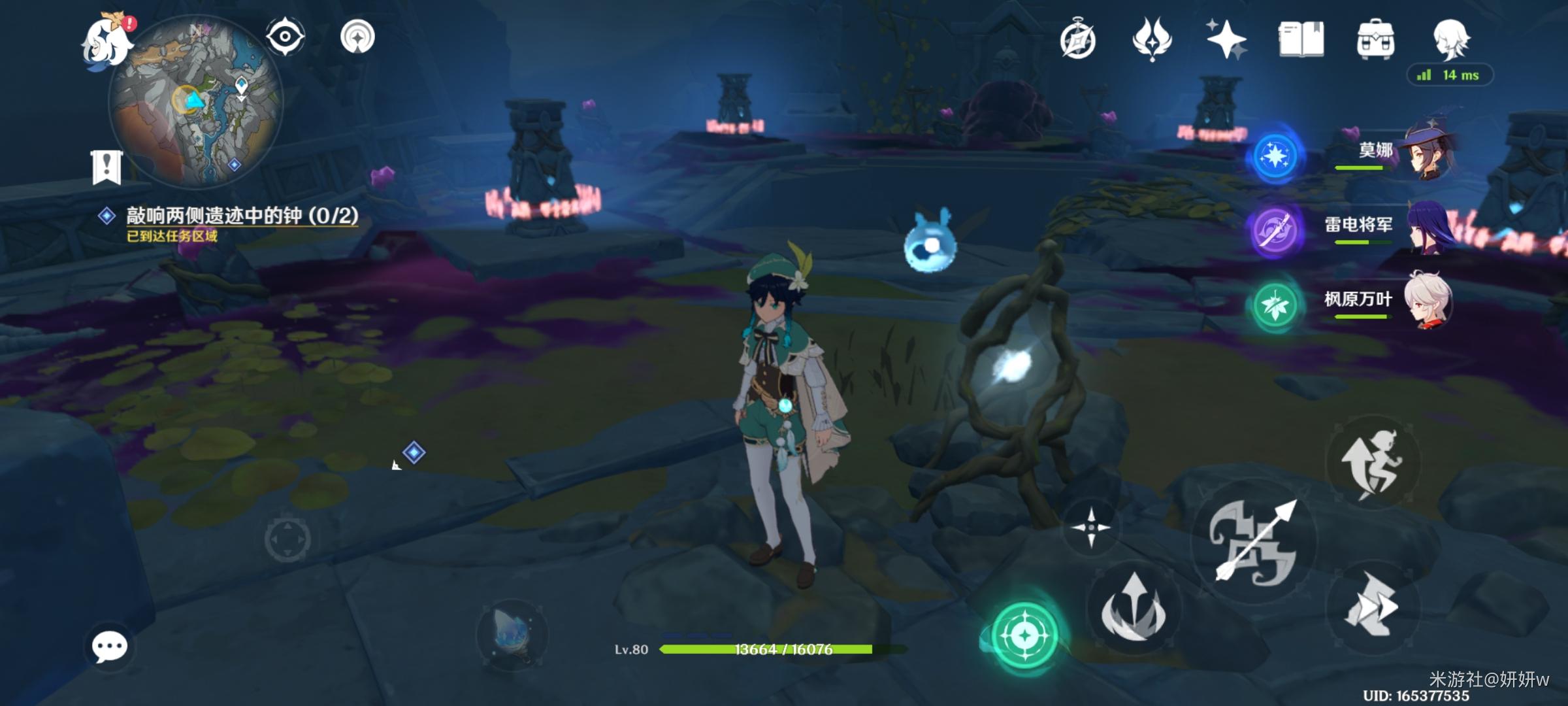Open the Wish star icon
This screenshot has width=1568, height=706.
1226,39
